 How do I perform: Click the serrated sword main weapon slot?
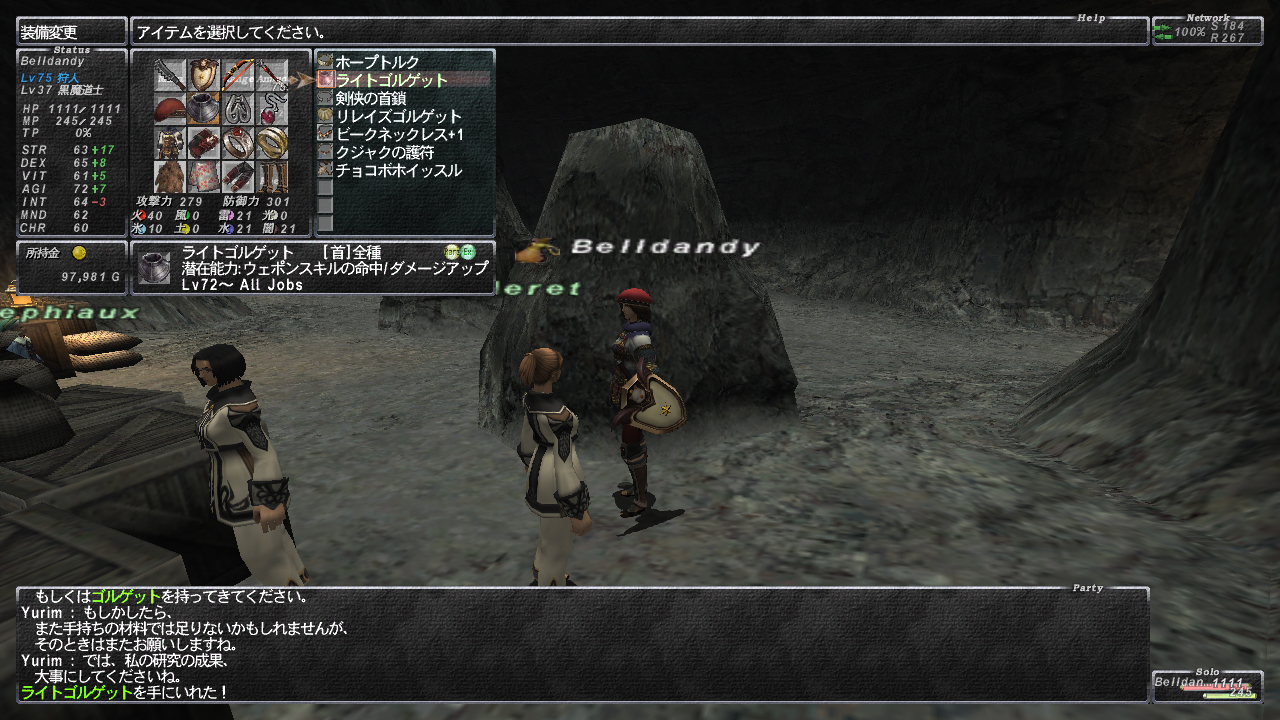[170, 75]
